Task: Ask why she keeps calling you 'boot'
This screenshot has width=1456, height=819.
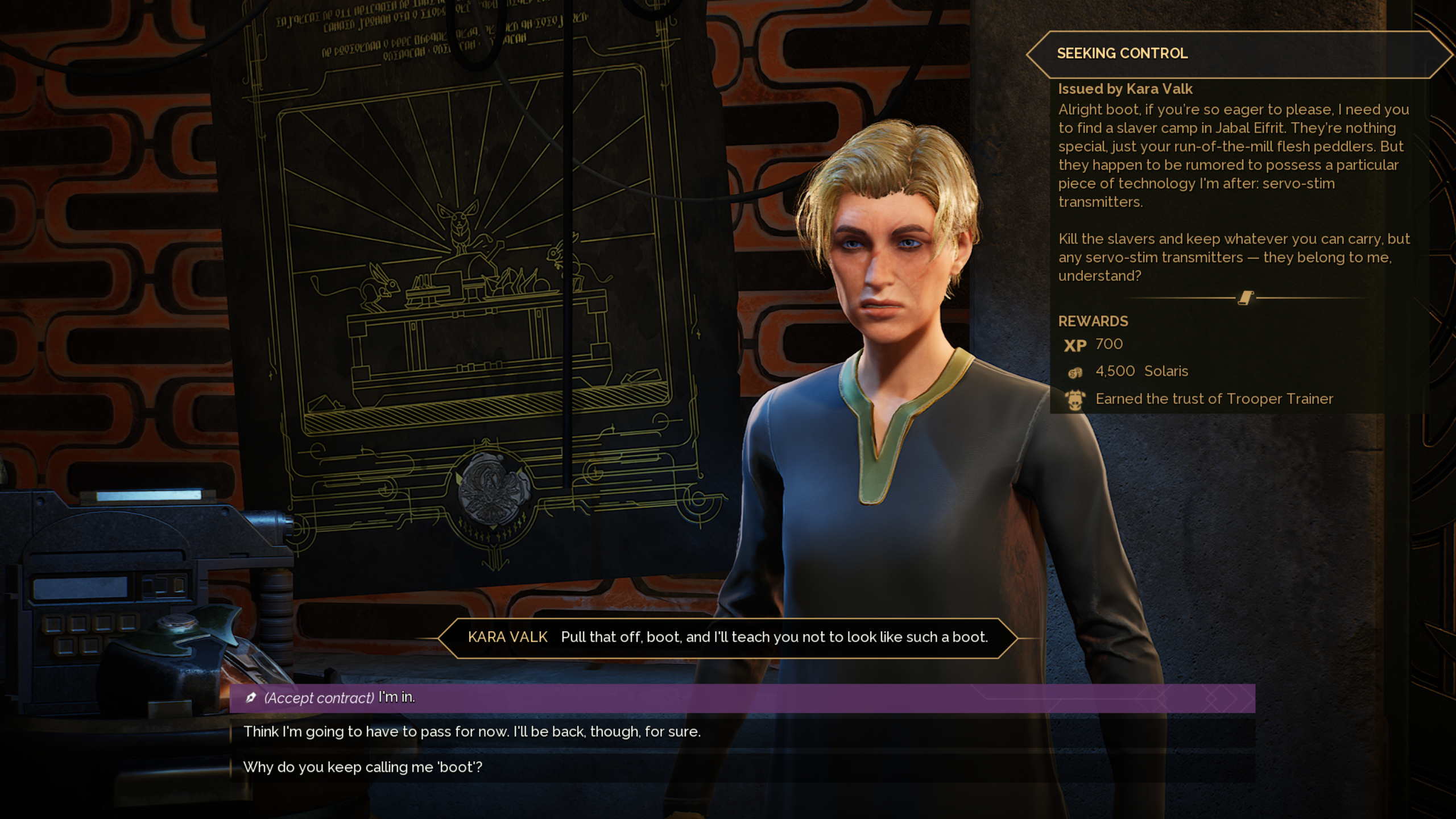Action: tap(362, 767)
